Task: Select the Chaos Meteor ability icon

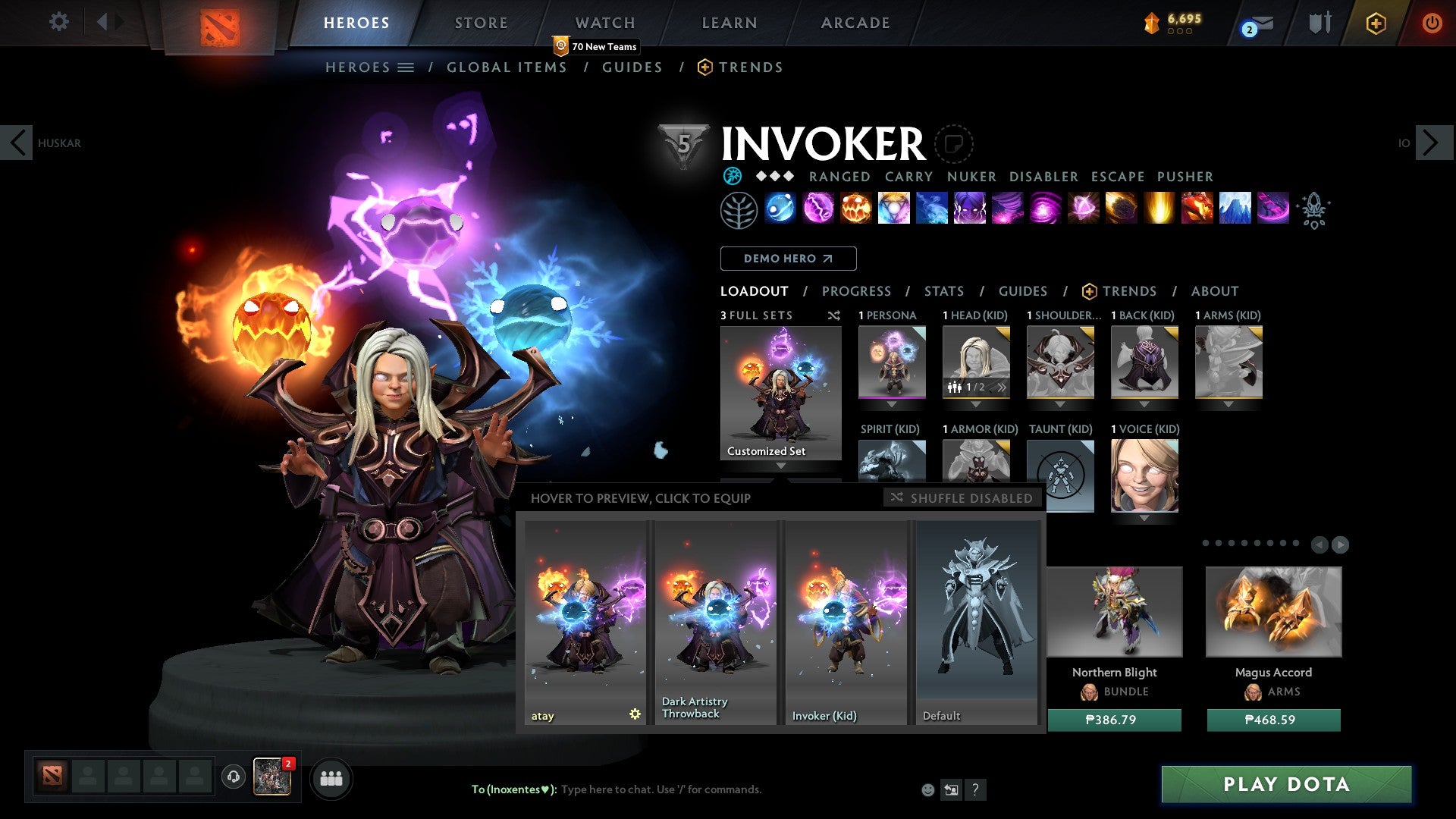Action: tap(1120, 210)
